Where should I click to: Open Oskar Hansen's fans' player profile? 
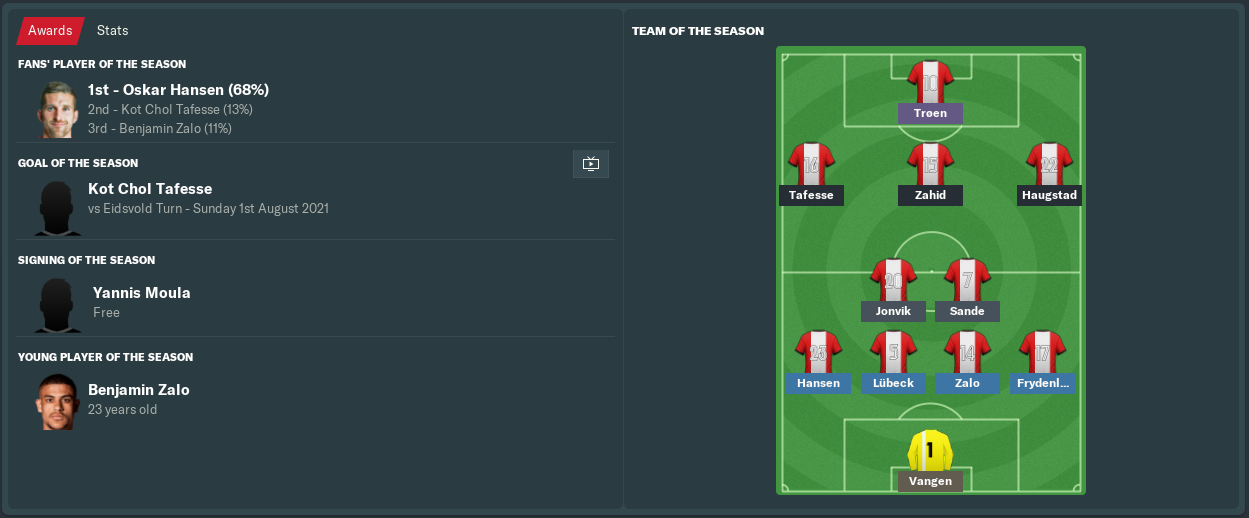(x=178, y=90)
